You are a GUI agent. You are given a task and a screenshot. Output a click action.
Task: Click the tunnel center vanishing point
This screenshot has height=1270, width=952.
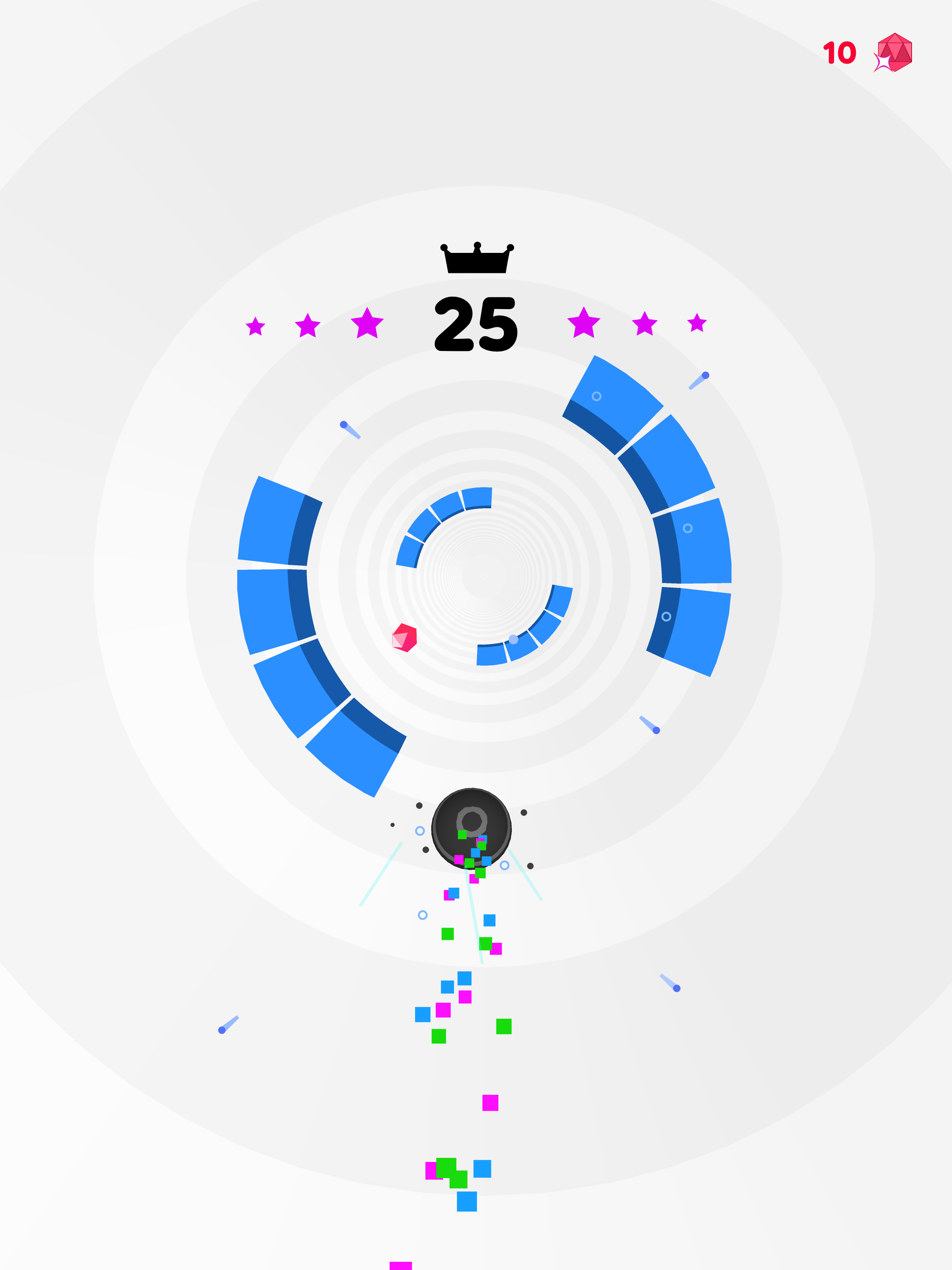coord(484,575)
